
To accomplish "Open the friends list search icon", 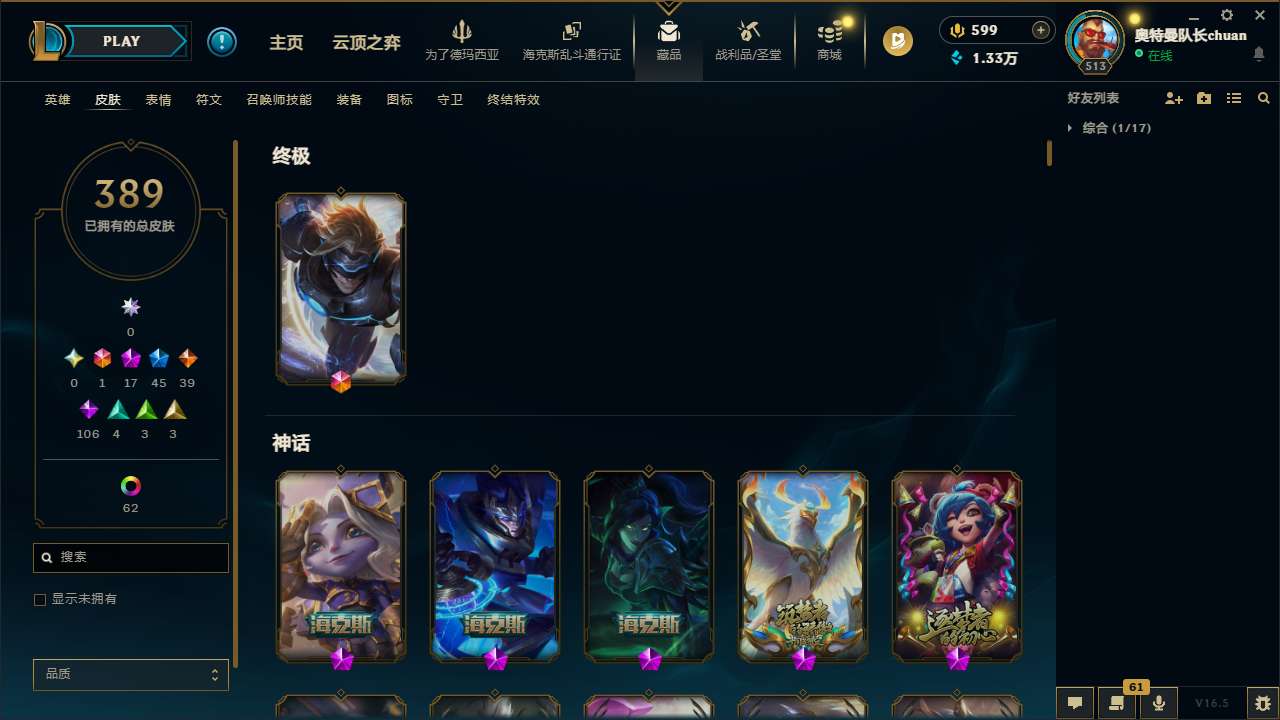I will coord(1263,98).
